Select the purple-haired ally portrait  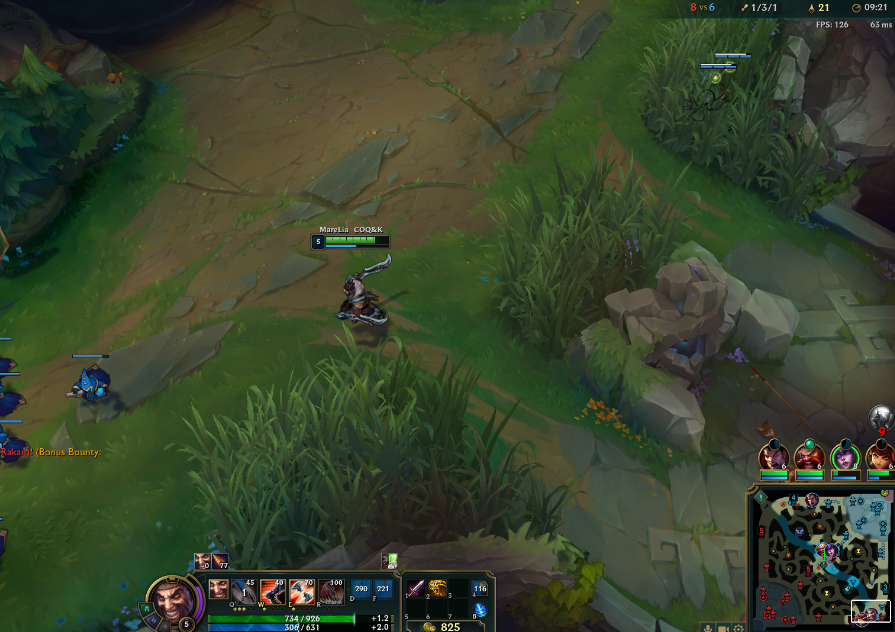844,457
